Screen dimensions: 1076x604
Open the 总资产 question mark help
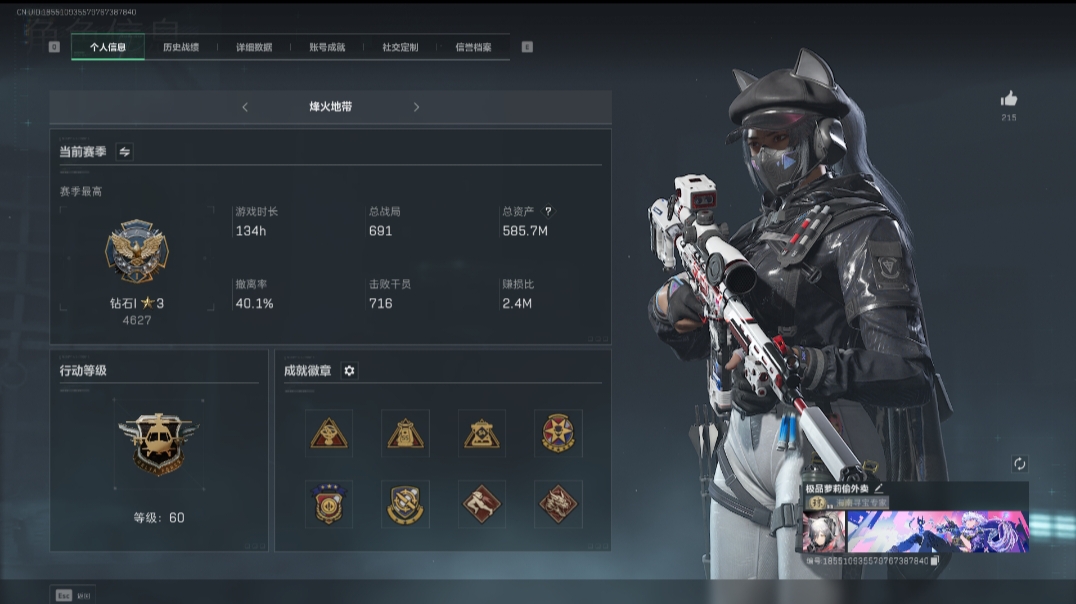[548, 212]
